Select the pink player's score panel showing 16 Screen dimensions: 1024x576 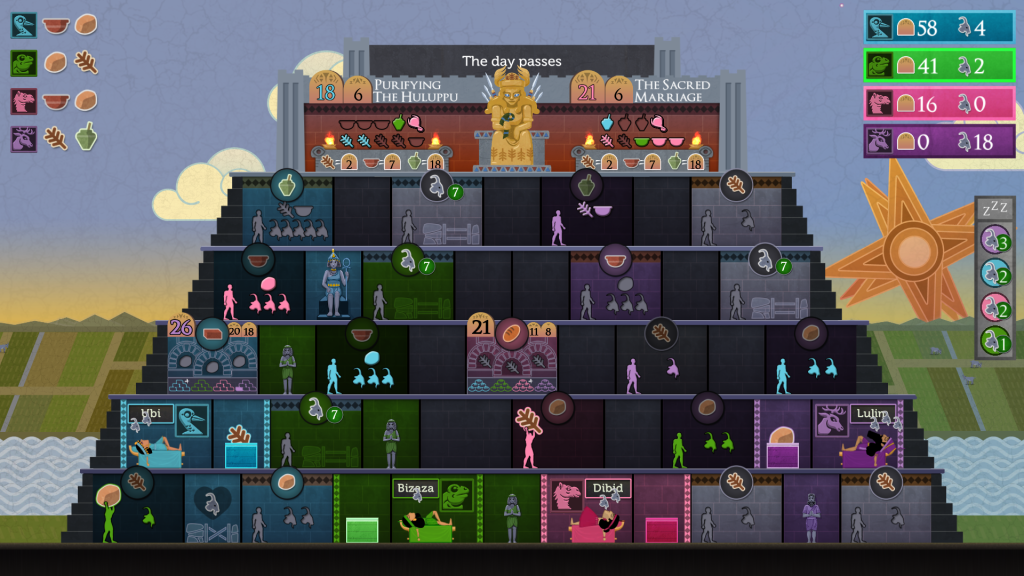tap(939, 104)
